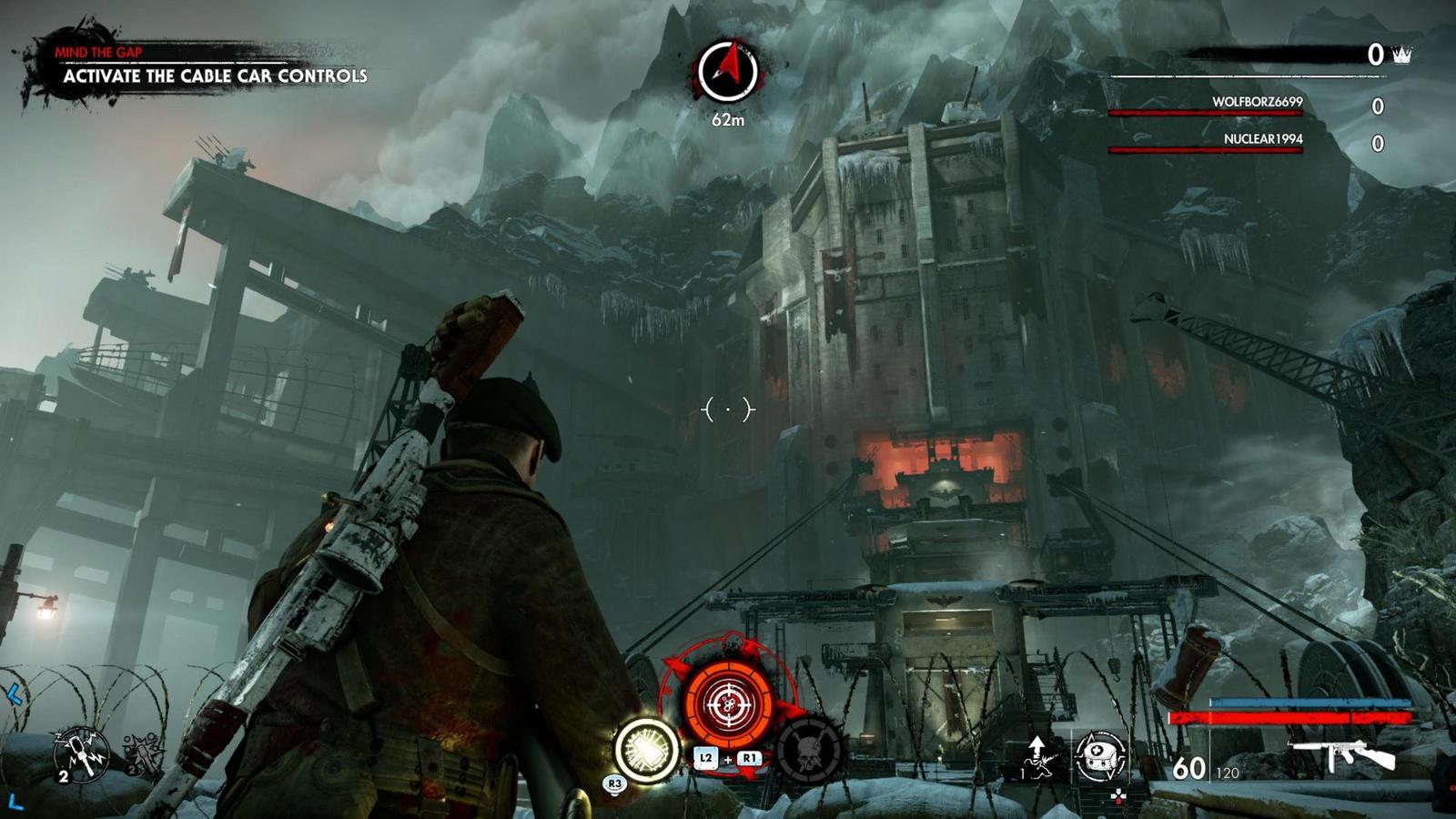Click the red objective compass marker
Viewport: 1456px width, 819px height.
(x=728, y=70)
